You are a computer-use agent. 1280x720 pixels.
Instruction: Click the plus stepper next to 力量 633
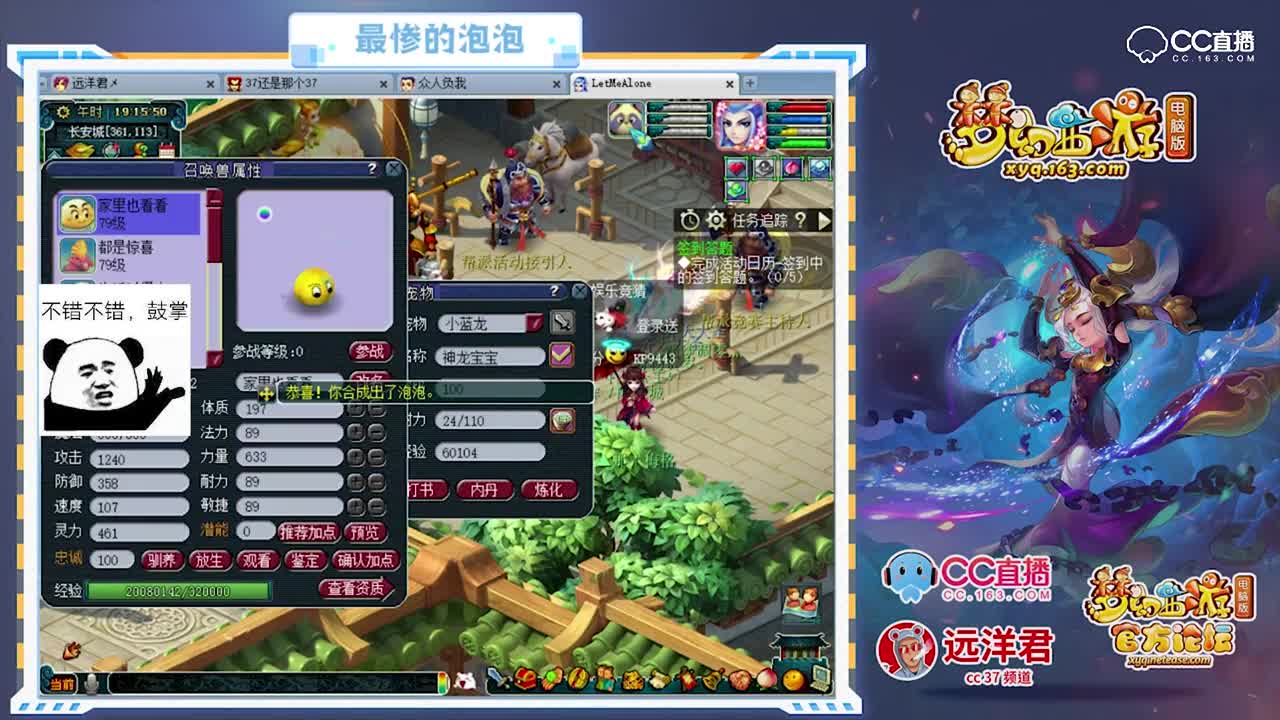coord(356,456)
